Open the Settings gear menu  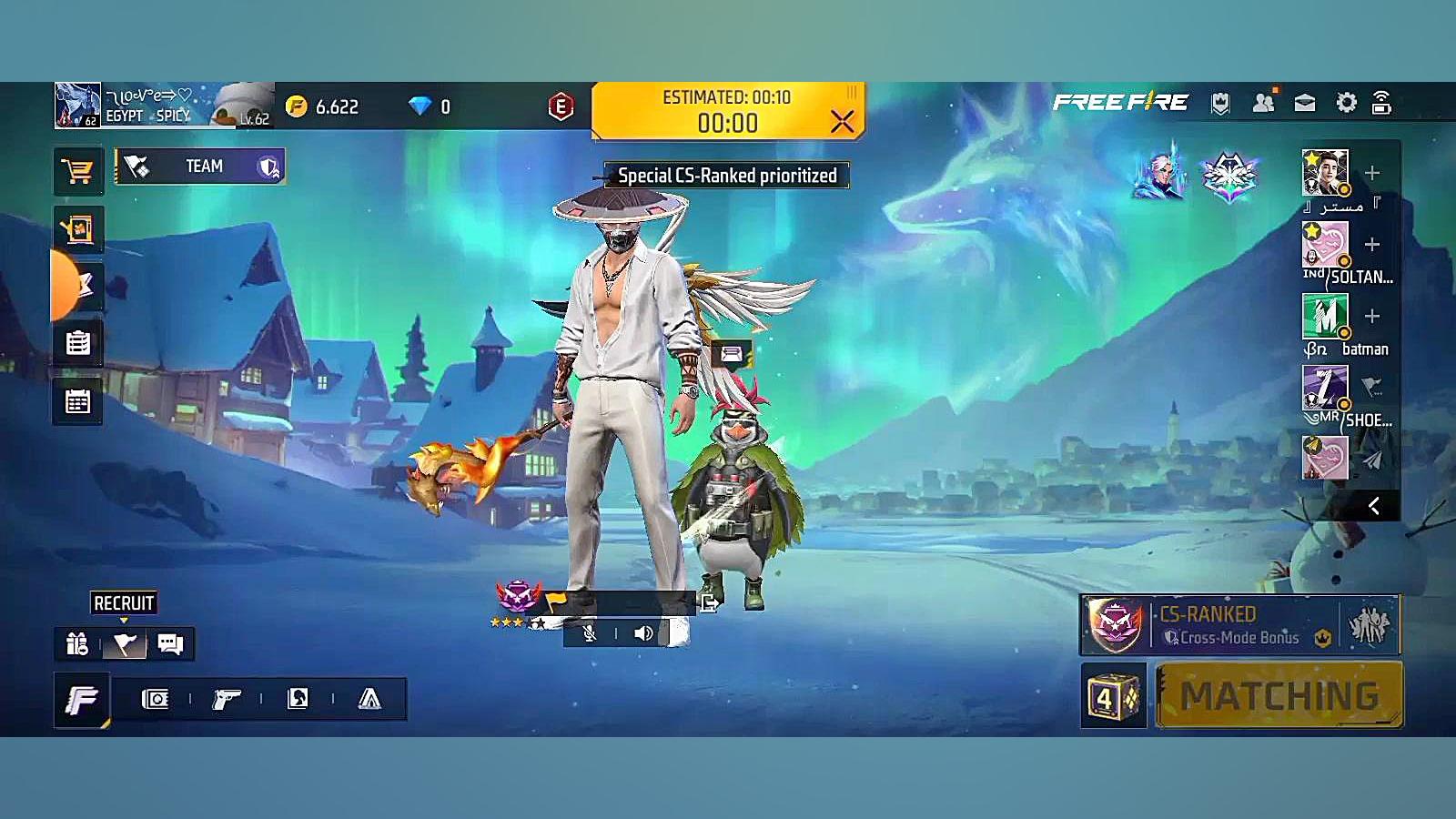[1346, 103]
